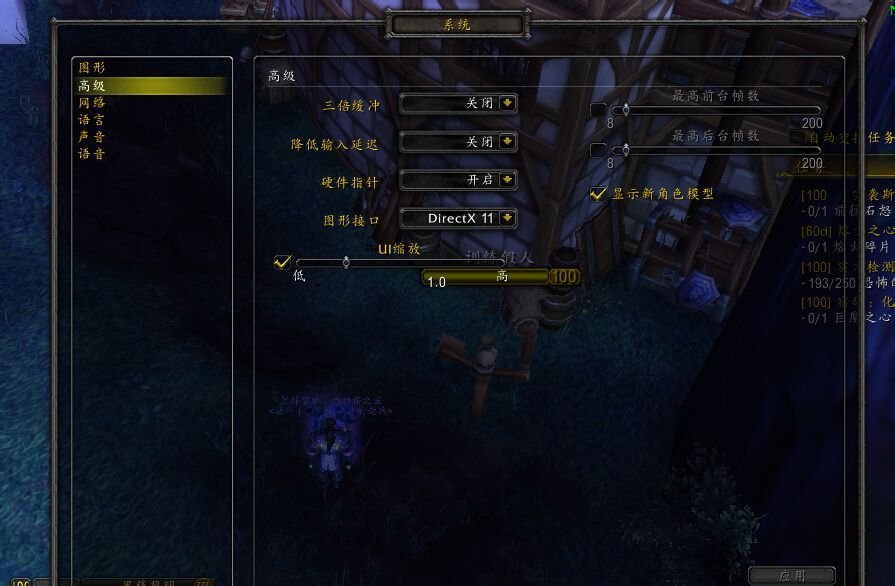Click the UI缩放 scale slider handle

pyautogui.click(x=346, y=263)
